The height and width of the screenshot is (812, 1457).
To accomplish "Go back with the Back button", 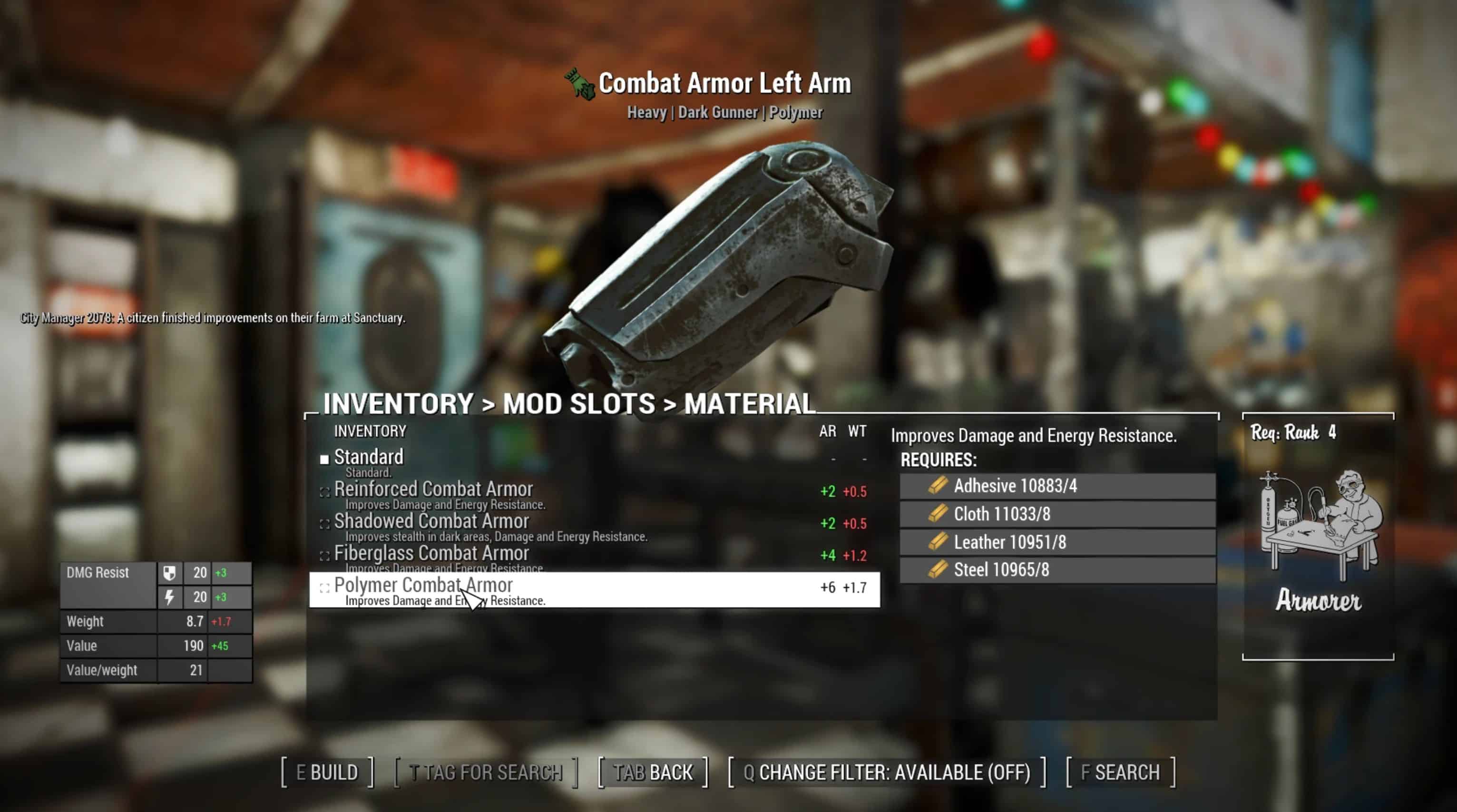I will (653, 772).
